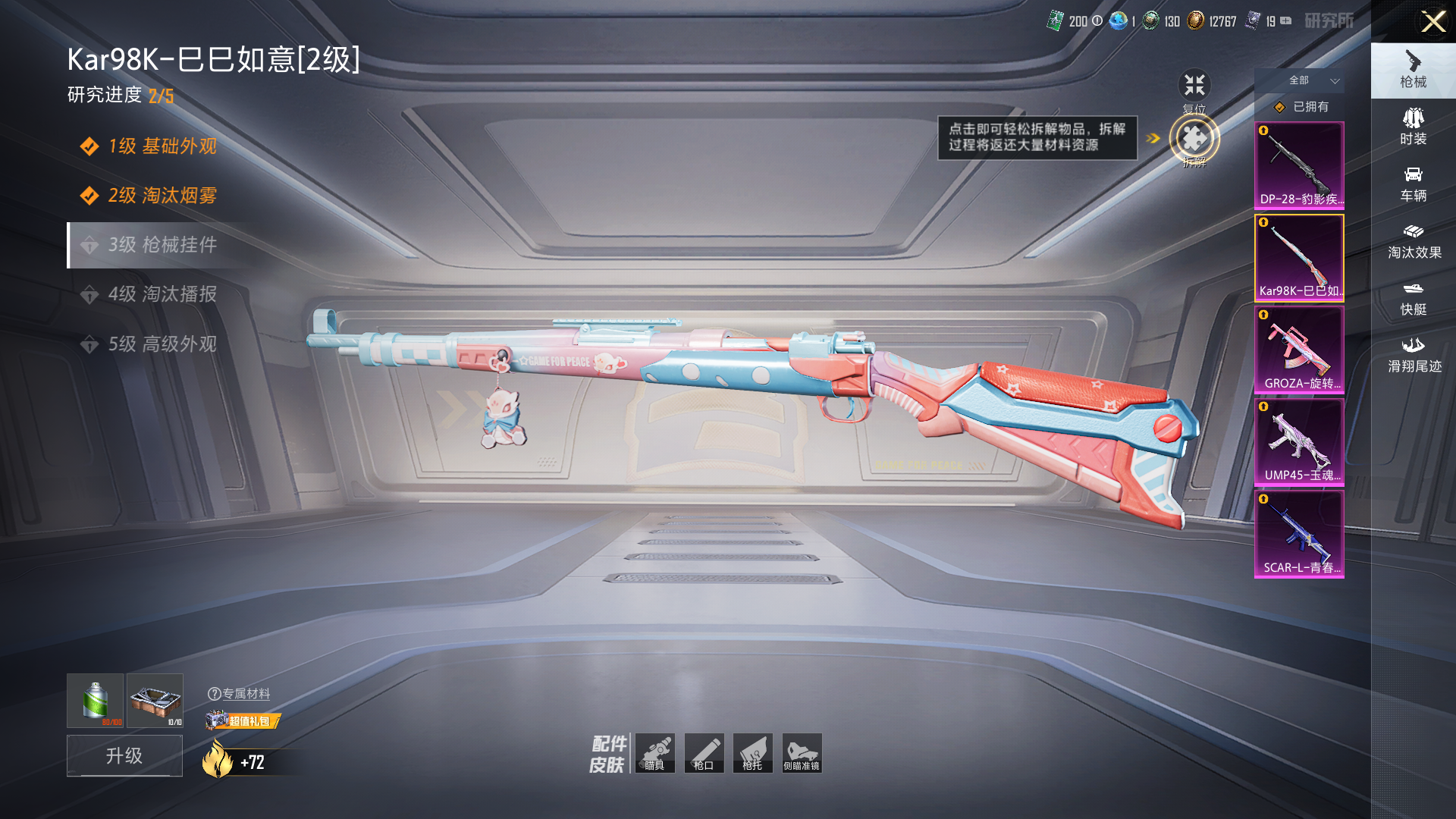Close the research lab screen
The width and height of the screenshot is (1456, 819).
click(x=1432, y=21)
